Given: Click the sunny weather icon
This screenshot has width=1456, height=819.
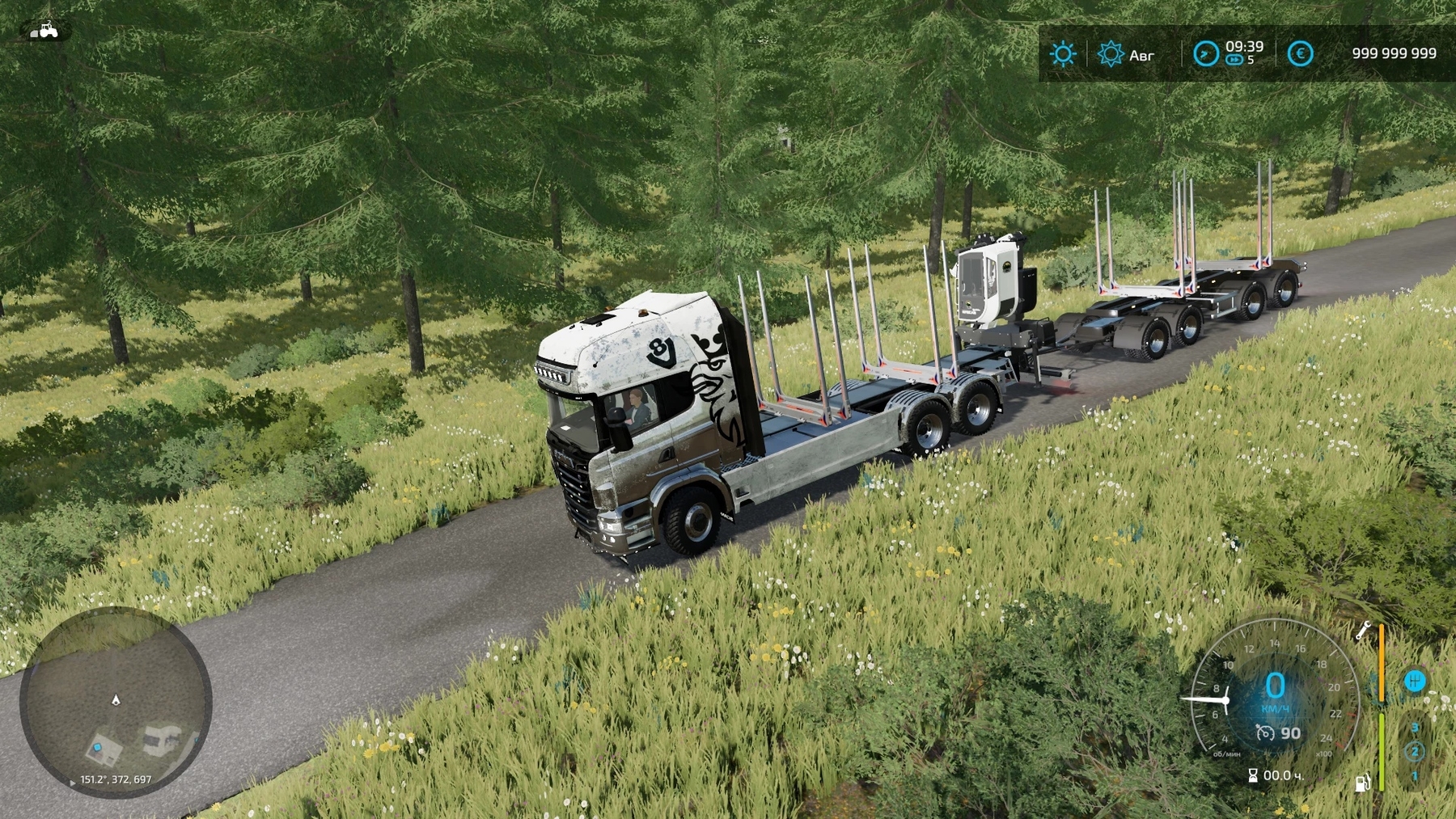Looking at the screenshot, I should pos(1062,54).
